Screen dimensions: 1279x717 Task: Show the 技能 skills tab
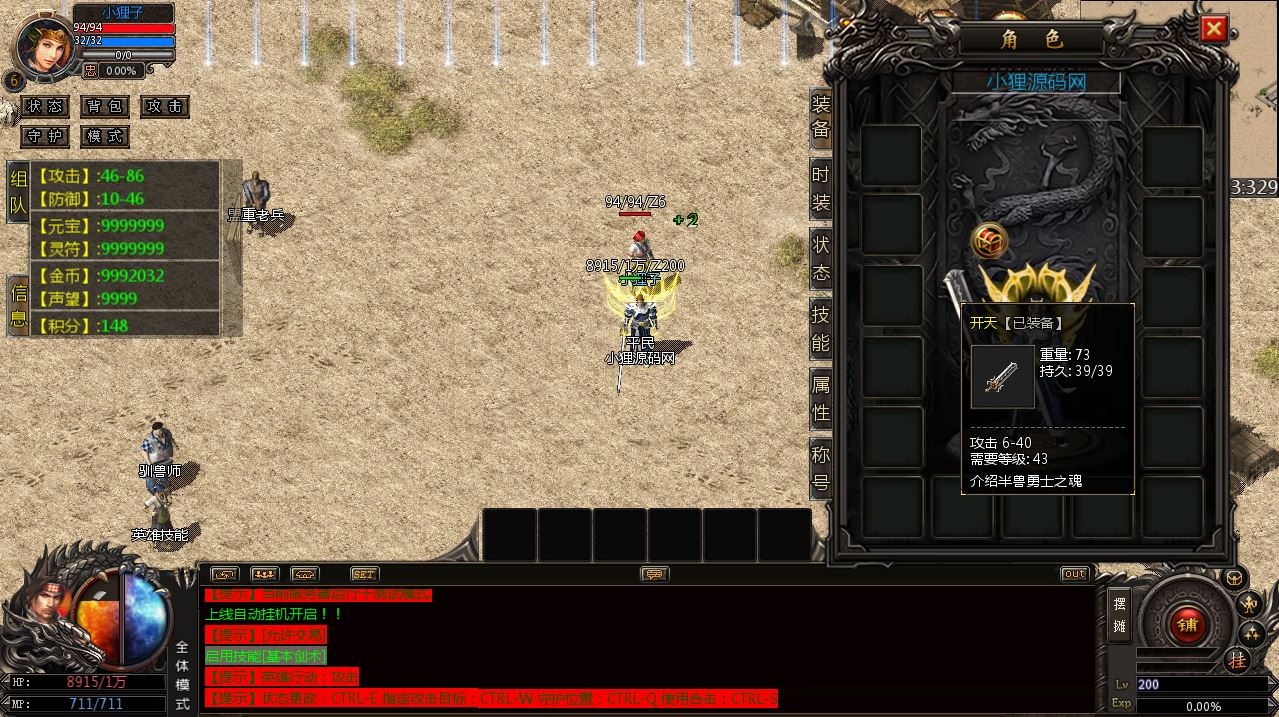[820, 328]
